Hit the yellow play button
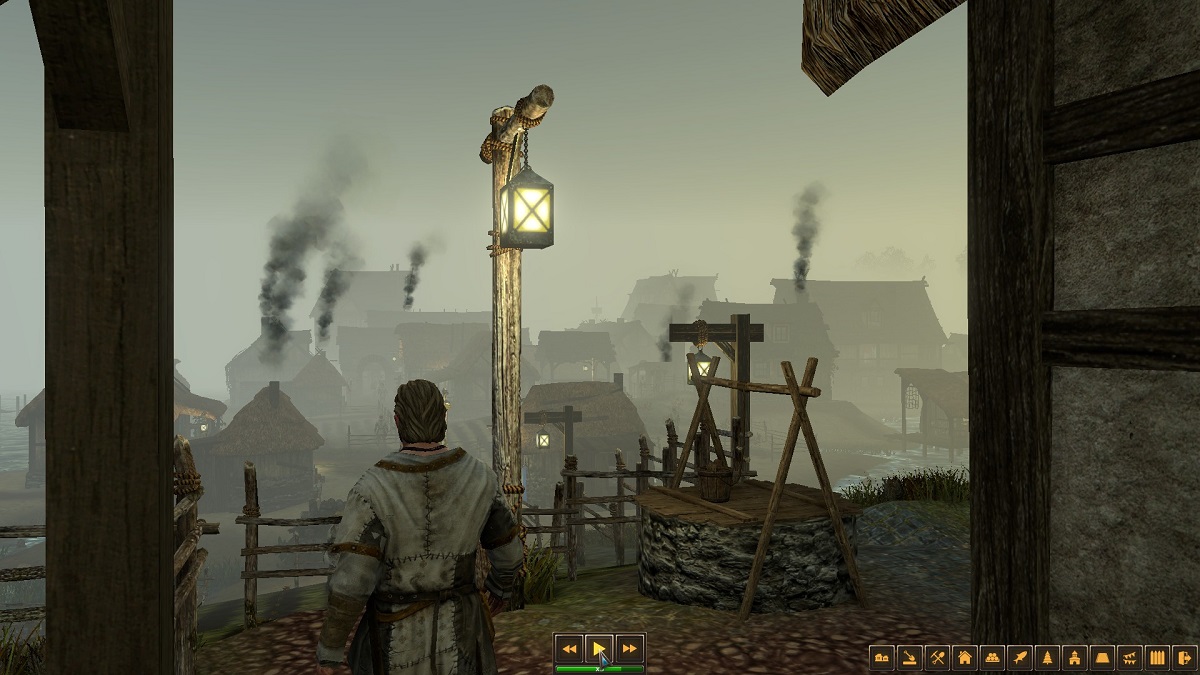 [598, 649]
